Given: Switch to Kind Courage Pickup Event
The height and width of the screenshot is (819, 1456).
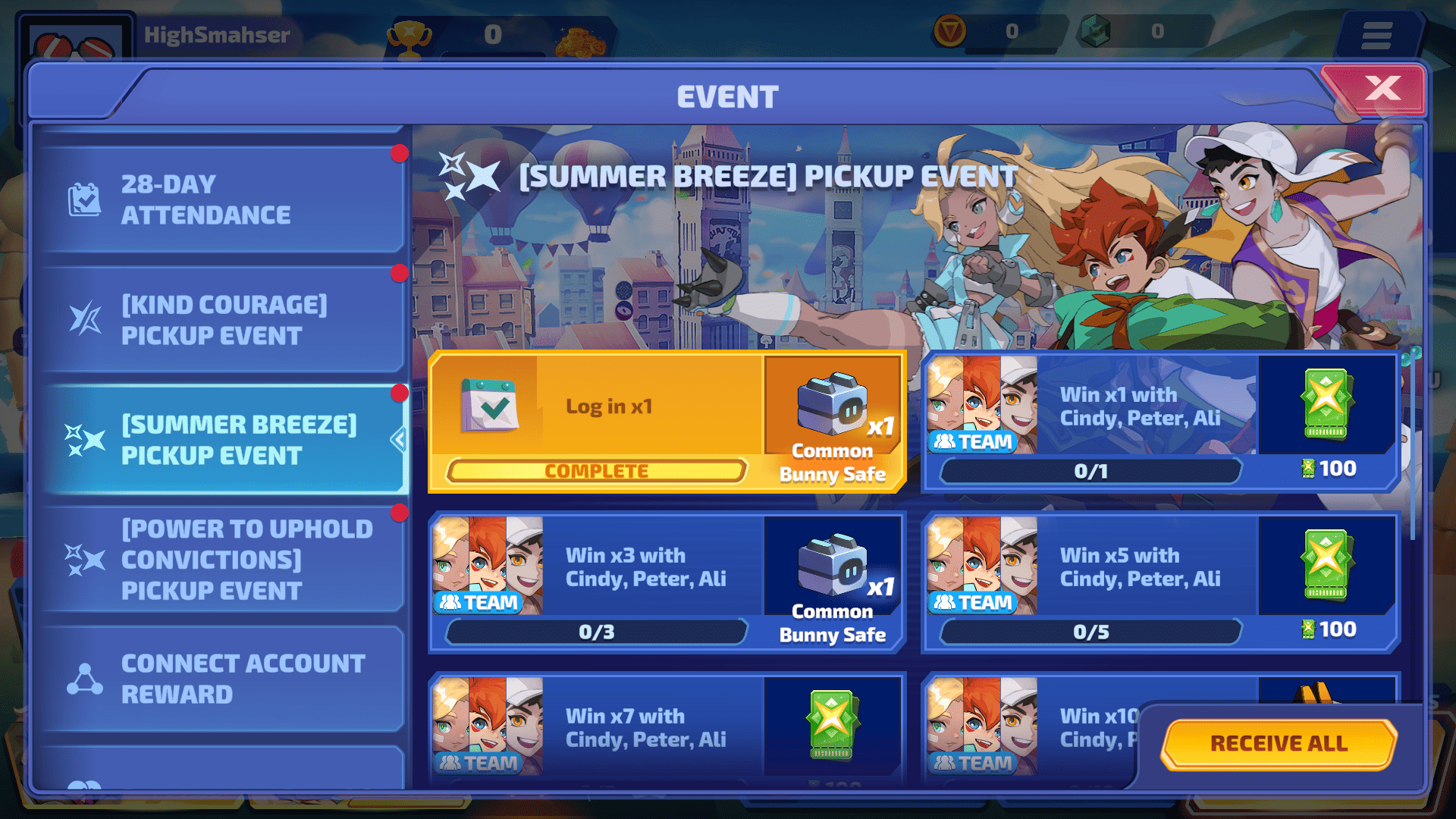Looking at the screenshot, I should 220,320.
